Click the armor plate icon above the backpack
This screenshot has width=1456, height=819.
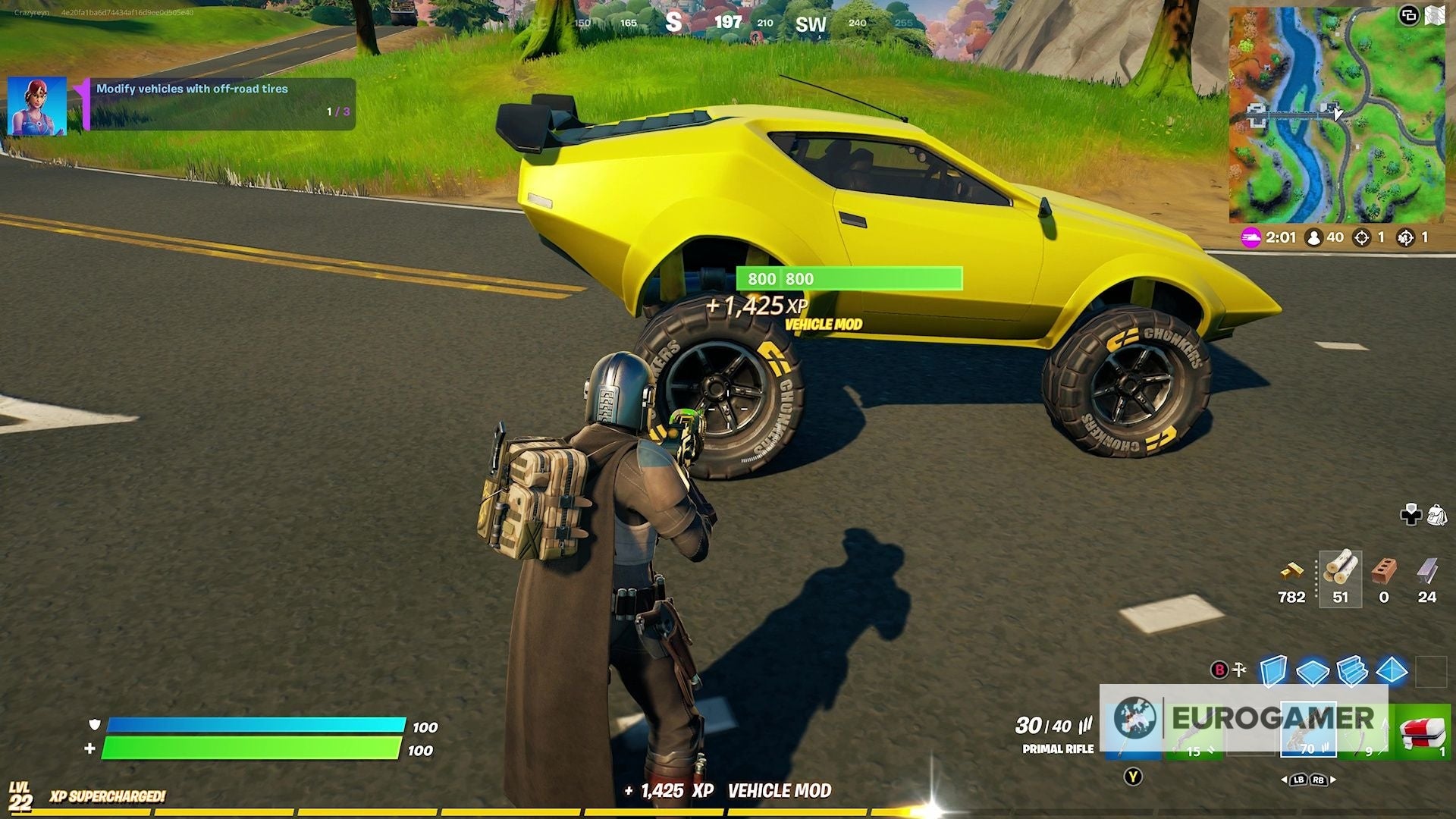tap(1410, 513)
